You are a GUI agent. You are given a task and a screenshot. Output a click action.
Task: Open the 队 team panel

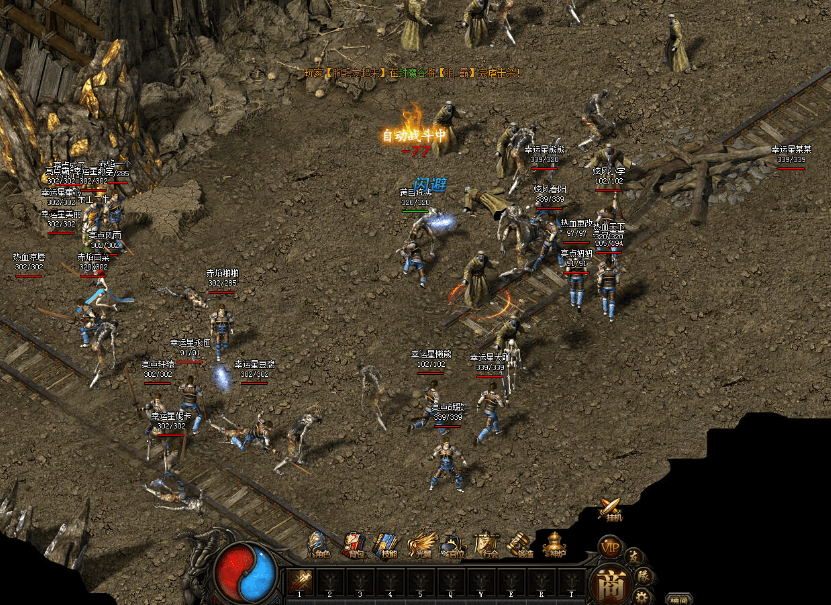coord(644,575)
